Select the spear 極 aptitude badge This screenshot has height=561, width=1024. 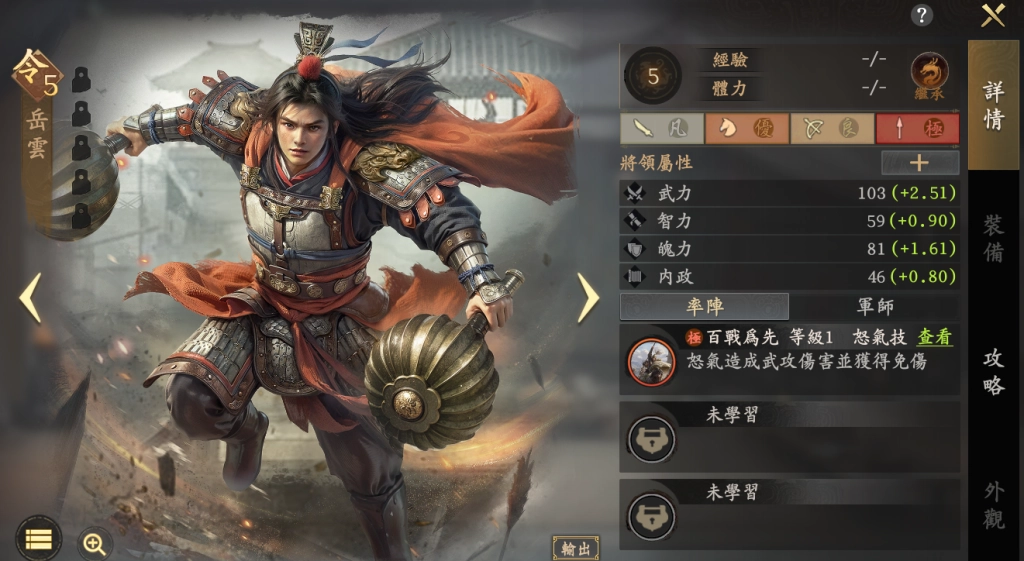coord(917,129)
